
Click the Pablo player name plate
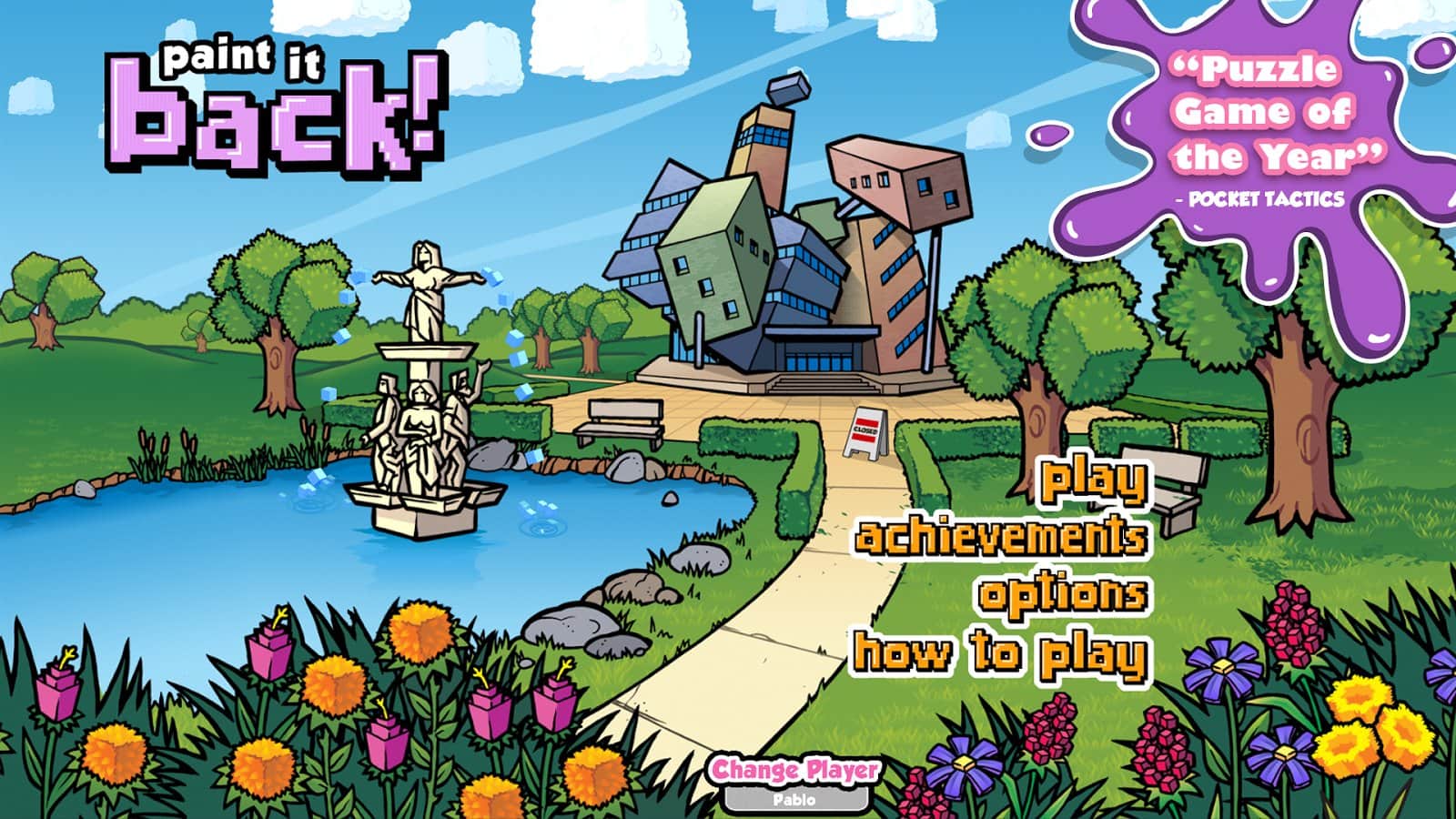[x=795, y=799]
